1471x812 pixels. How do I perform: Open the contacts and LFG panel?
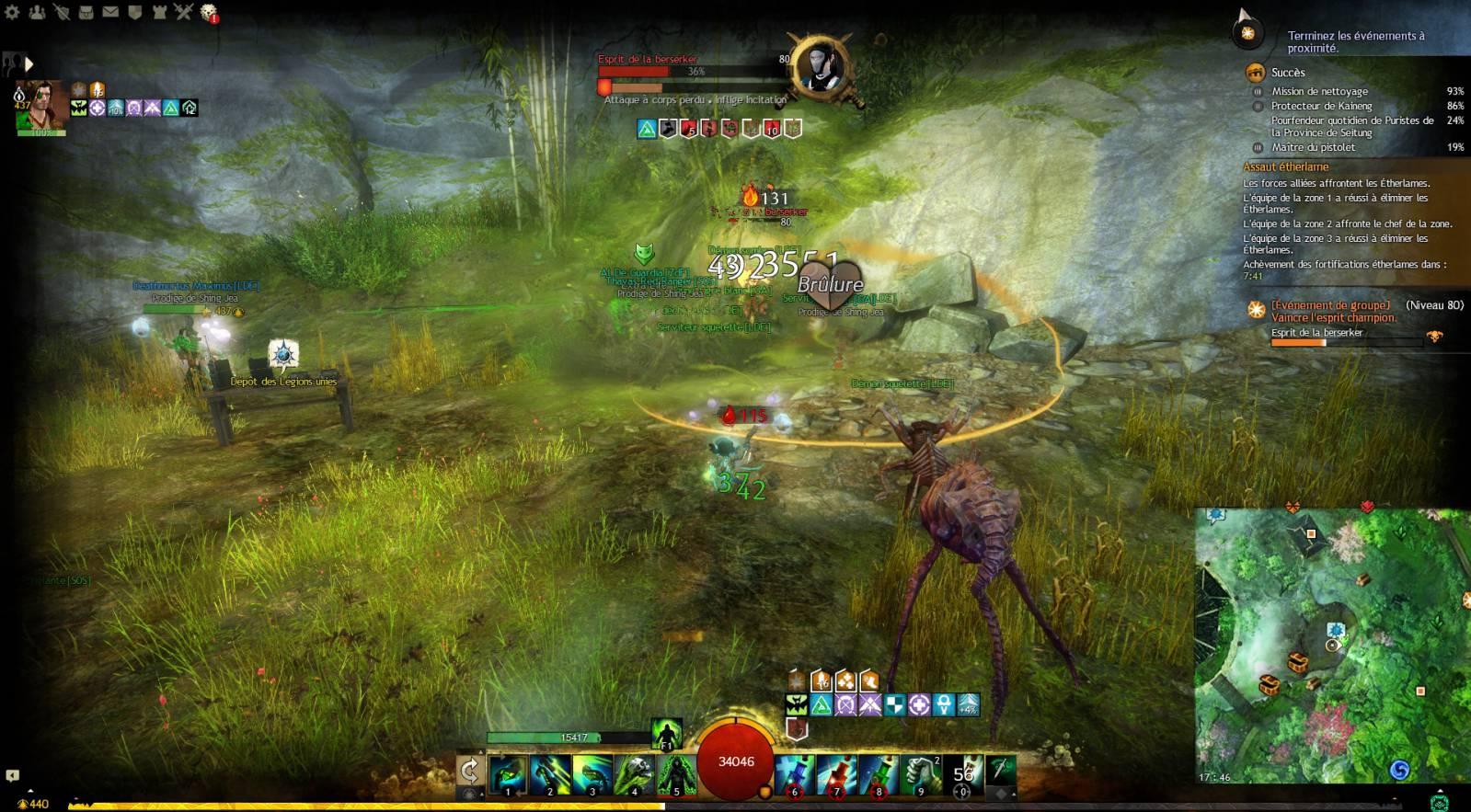[x=37, y=12]
